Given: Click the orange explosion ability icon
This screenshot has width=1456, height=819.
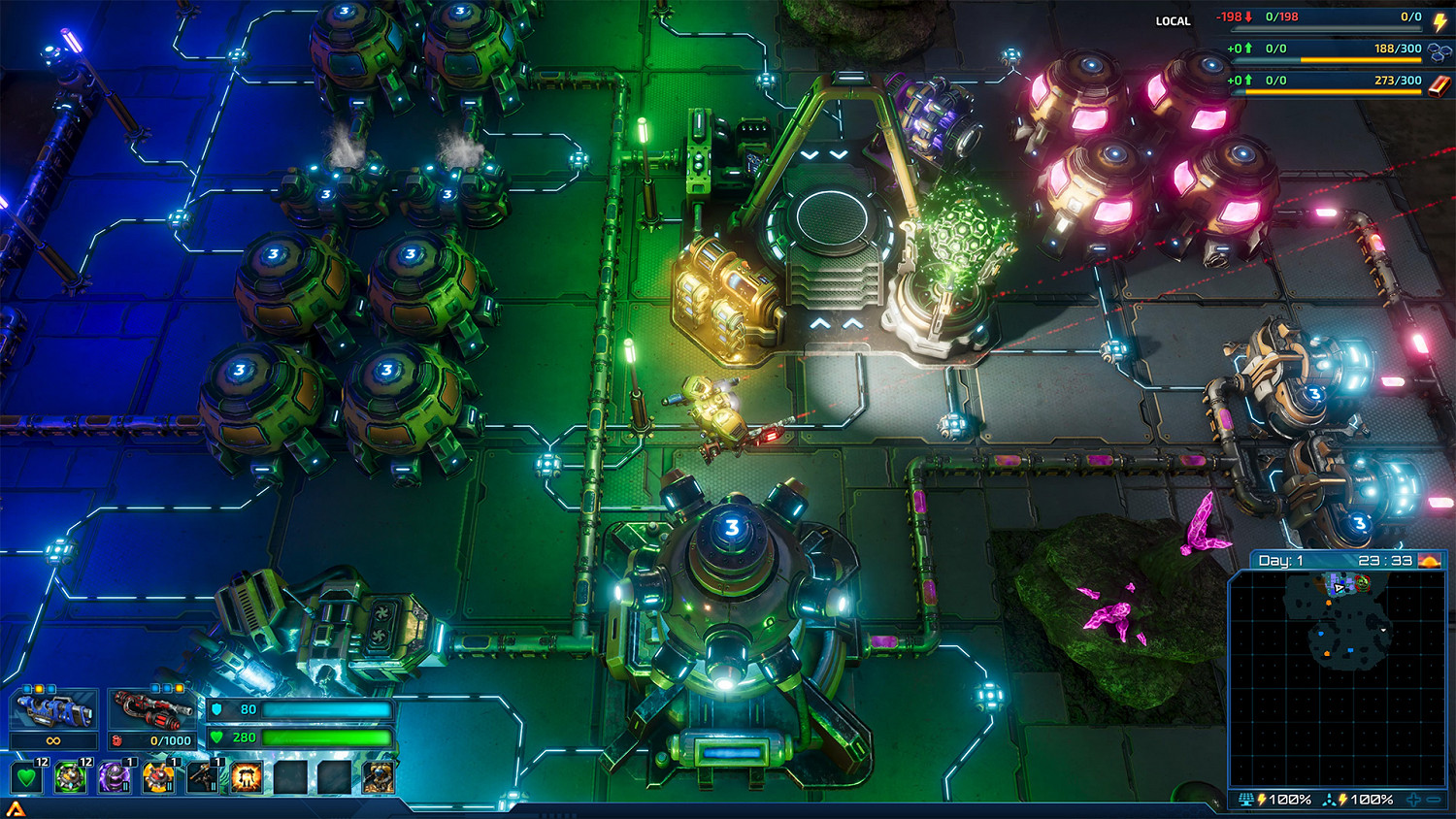Looking at the screenshot, I should [x=246, y=775].
